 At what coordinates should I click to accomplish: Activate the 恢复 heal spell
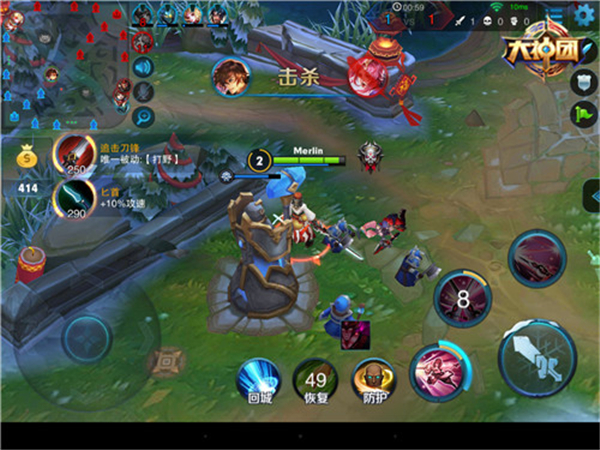[315, 378]
